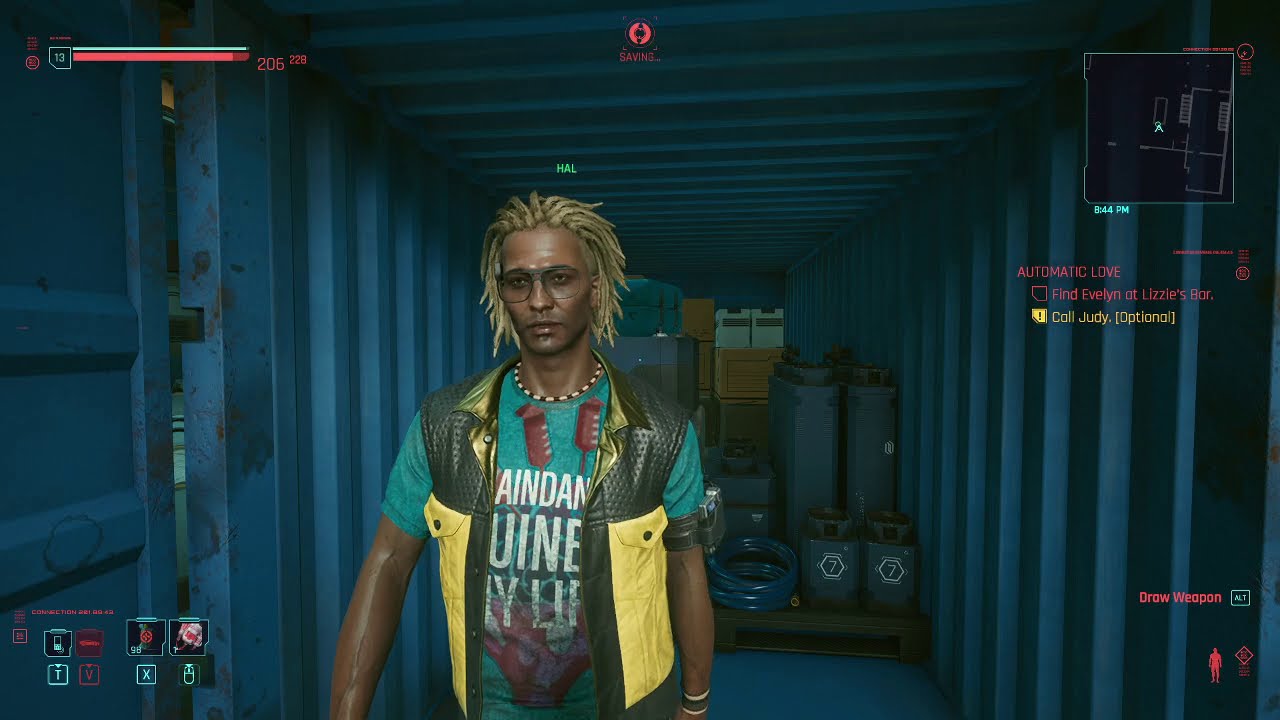Click the tracked quest icon beside AUTOMATIC LOVE
Screen dimensions: 1280x720
[1243, 273]
